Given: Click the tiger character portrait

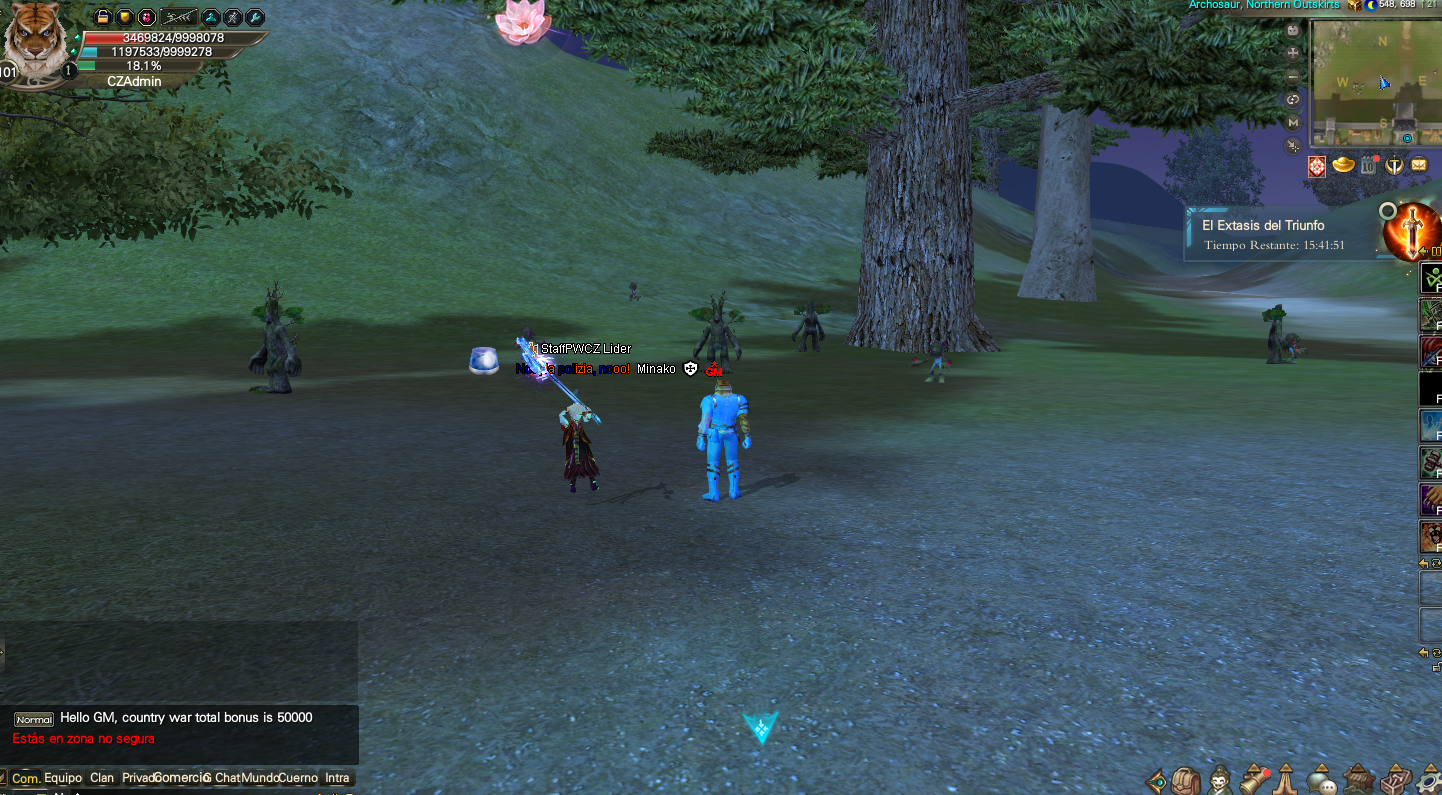Looking at the screenshot, I should pyautogui.click(x=35, y=42).
